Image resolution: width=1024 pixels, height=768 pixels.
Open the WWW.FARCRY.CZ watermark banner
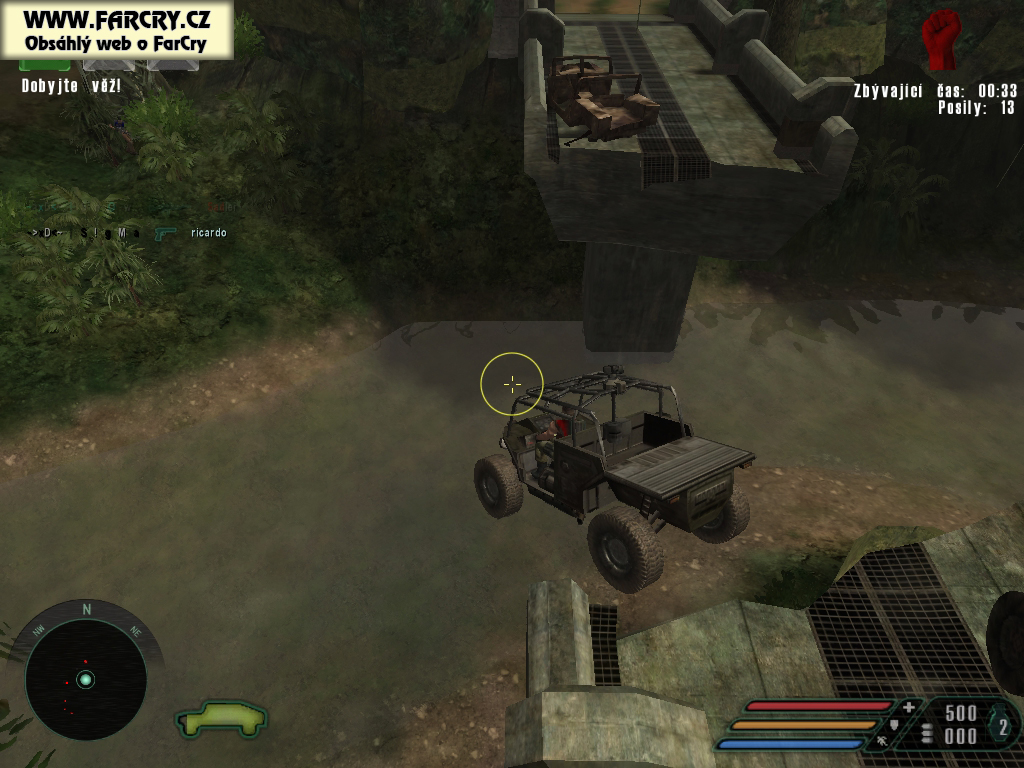116,30
